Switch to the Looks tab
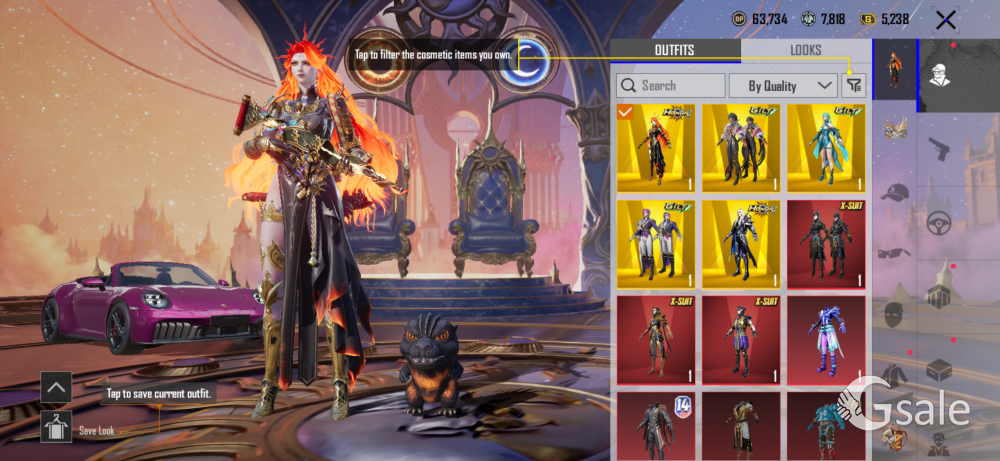Viewport: 1000px width, 461px height. (x=805, y=50)
